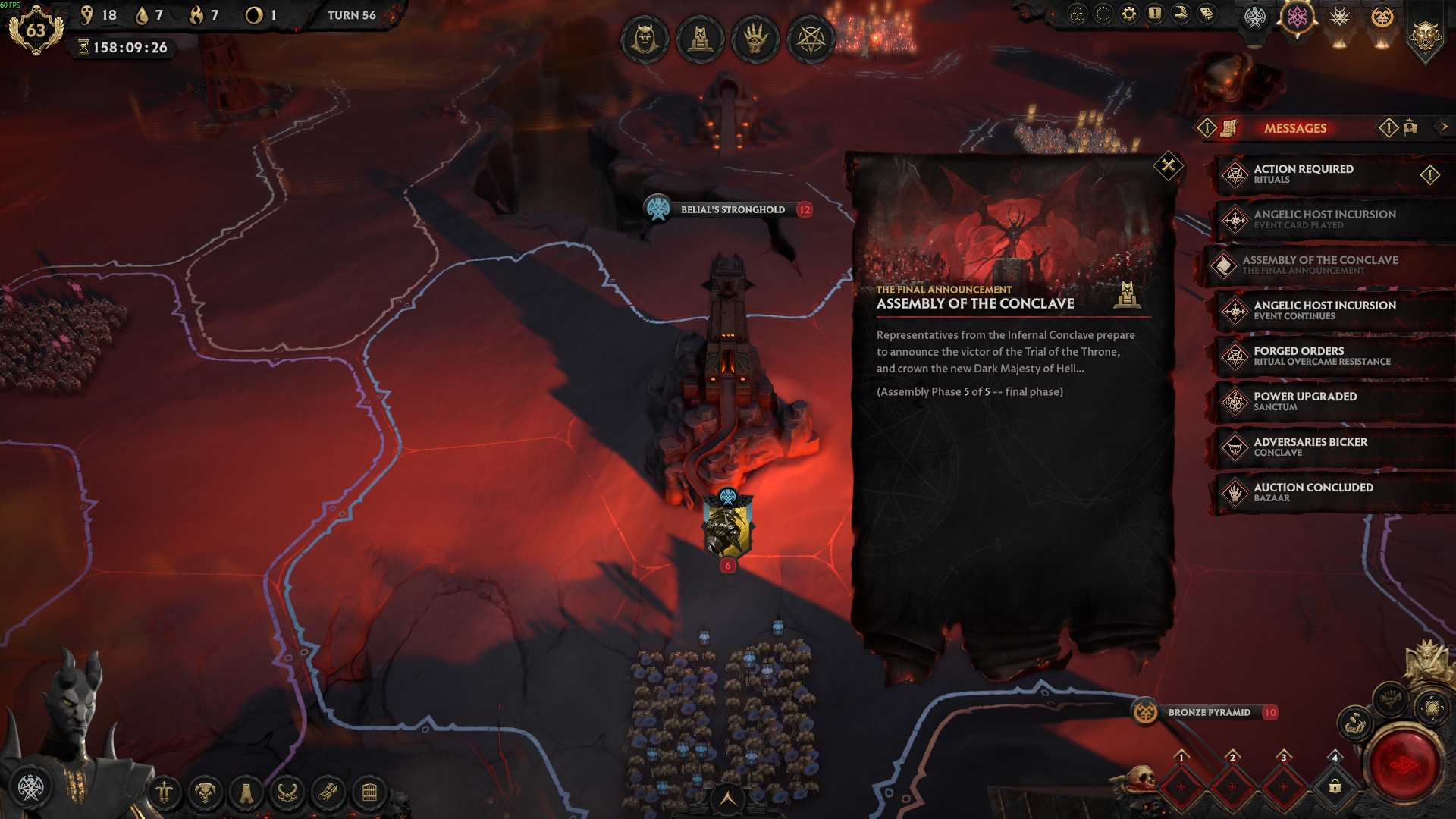
Task: End the turn with the red orb
Action: point(1404,766)
